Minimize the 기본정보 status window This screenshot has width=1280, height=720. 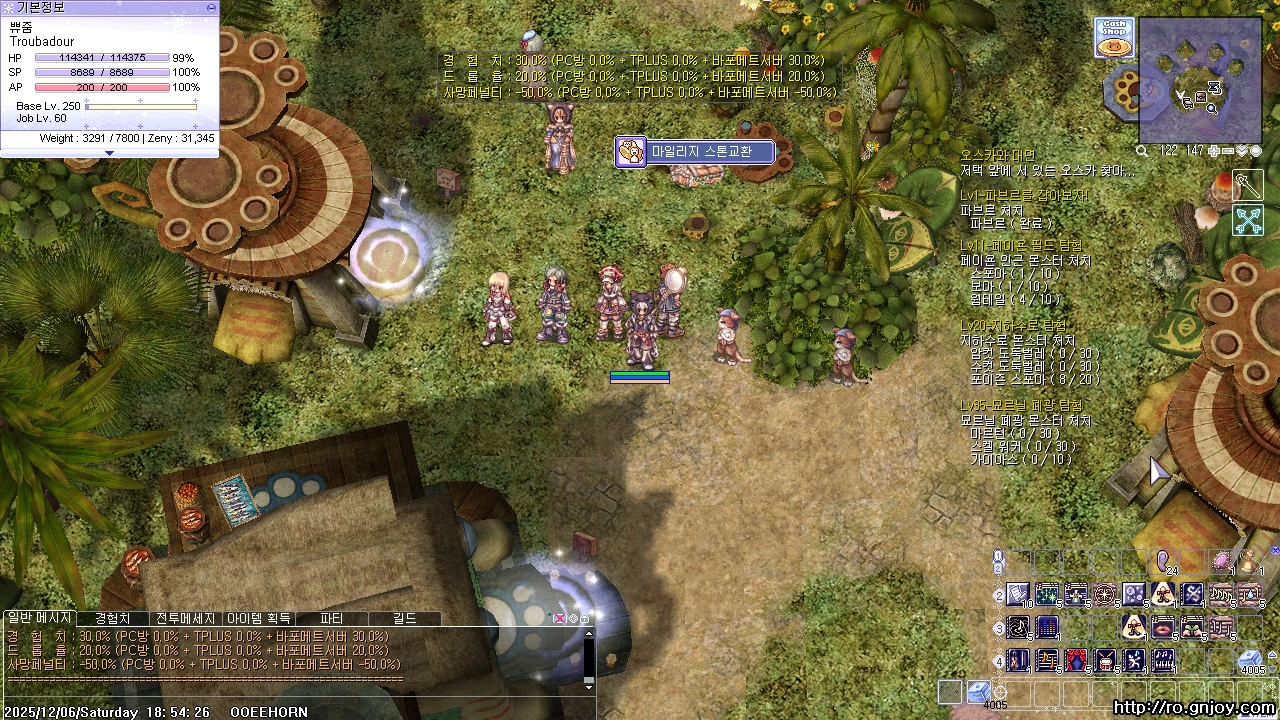click(x=211, y=7)
